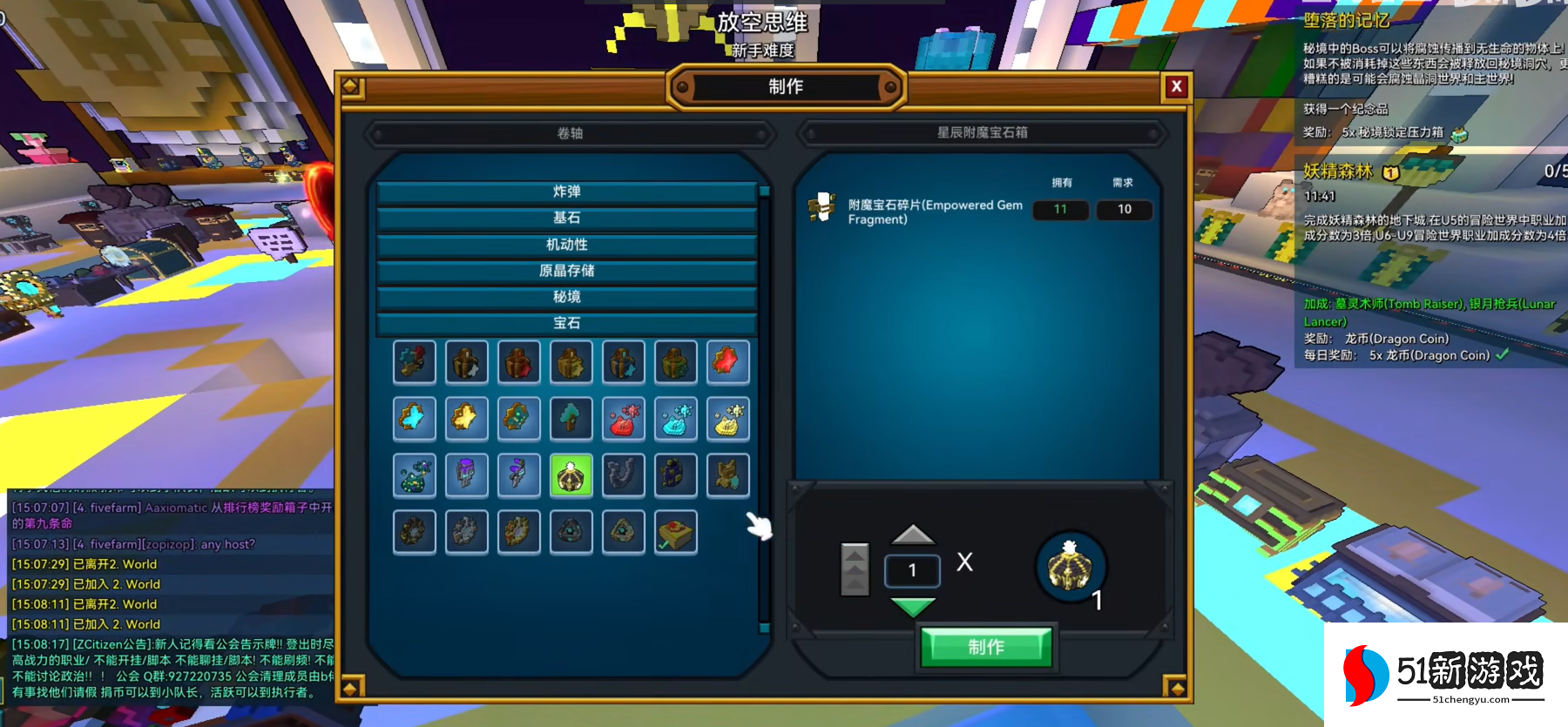Pick the gray horseshoe-shaped recipe
The width and height of the screenshot is (1568, 727).
pos(623,476)
